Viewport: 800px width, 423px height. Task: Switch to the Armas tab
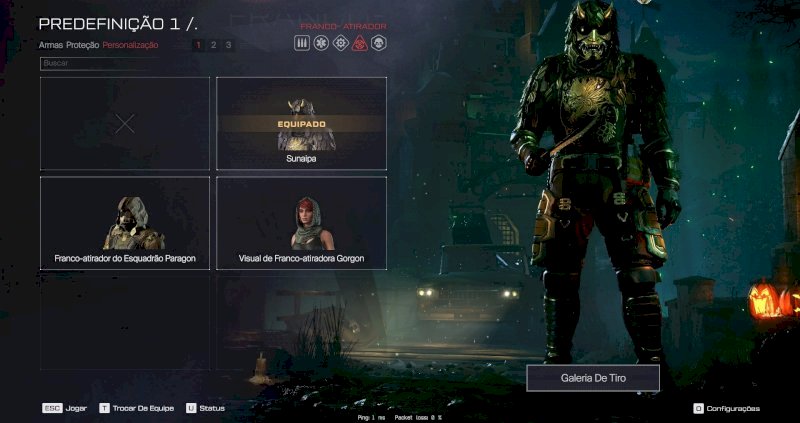click(x=51, y=45)
